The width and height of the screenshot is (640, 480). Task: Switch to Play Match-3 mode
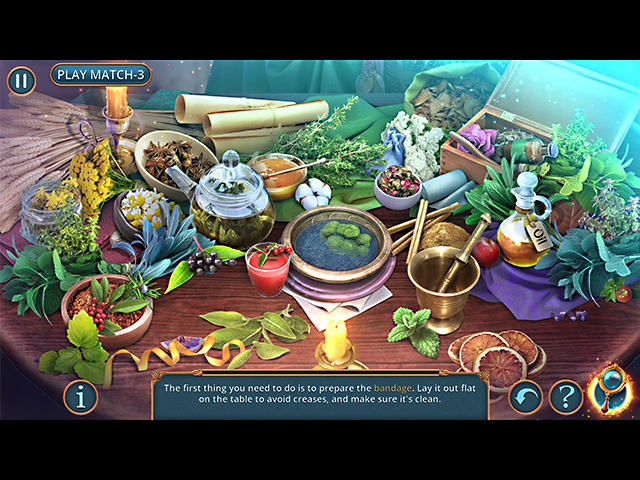point(101,74)
